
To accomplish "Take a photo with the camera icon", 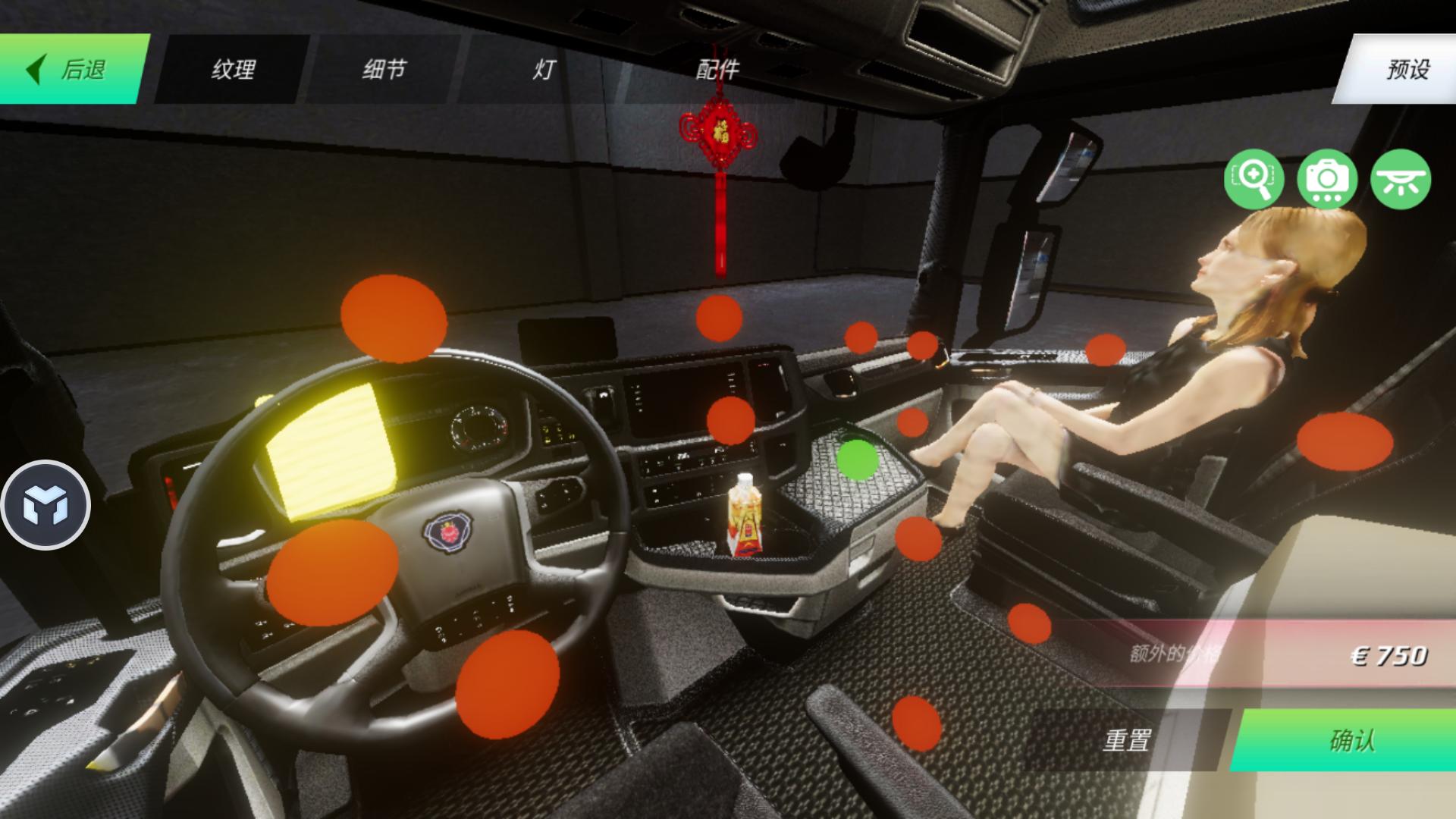I will click(1327, 179).
